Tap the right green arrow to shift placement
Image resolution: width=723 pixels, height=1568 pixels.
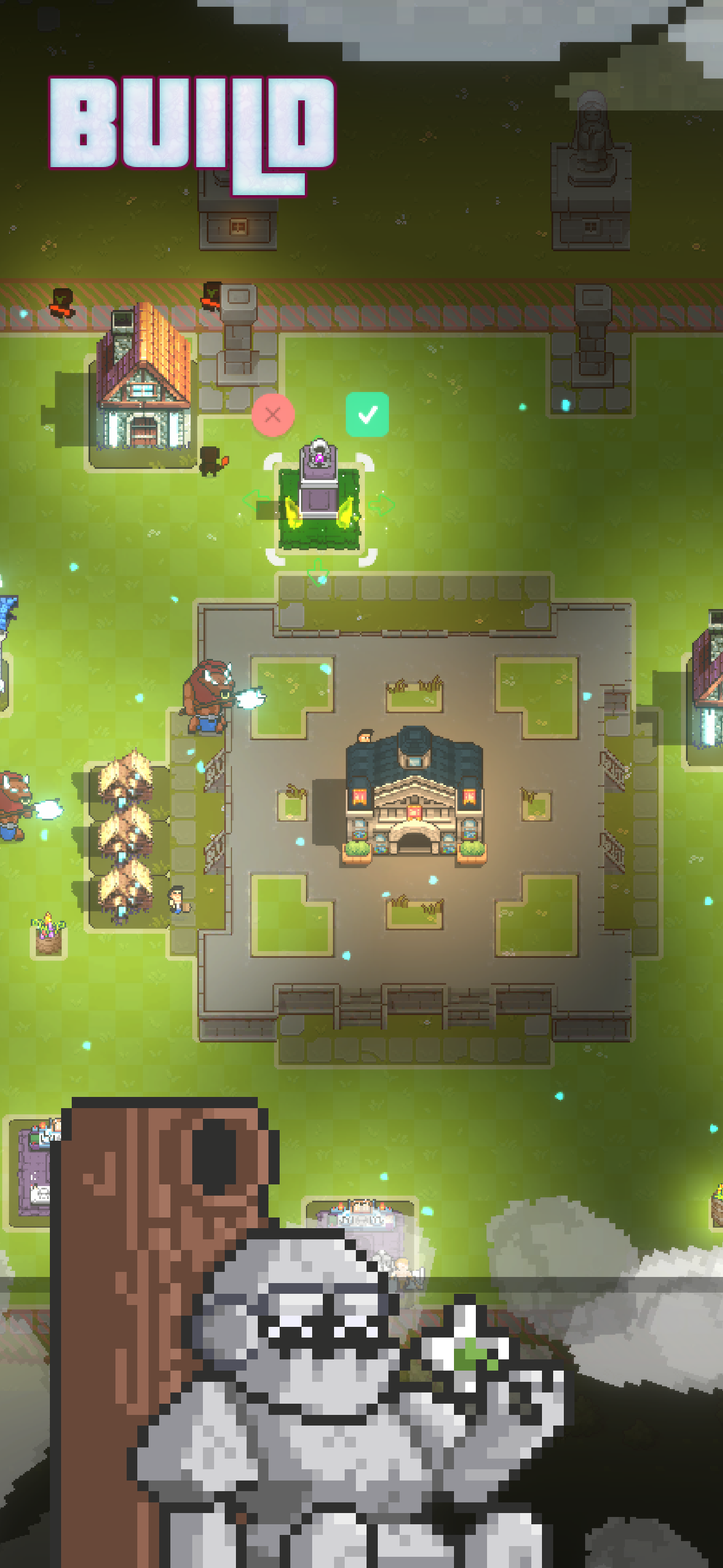pos(382,505)
